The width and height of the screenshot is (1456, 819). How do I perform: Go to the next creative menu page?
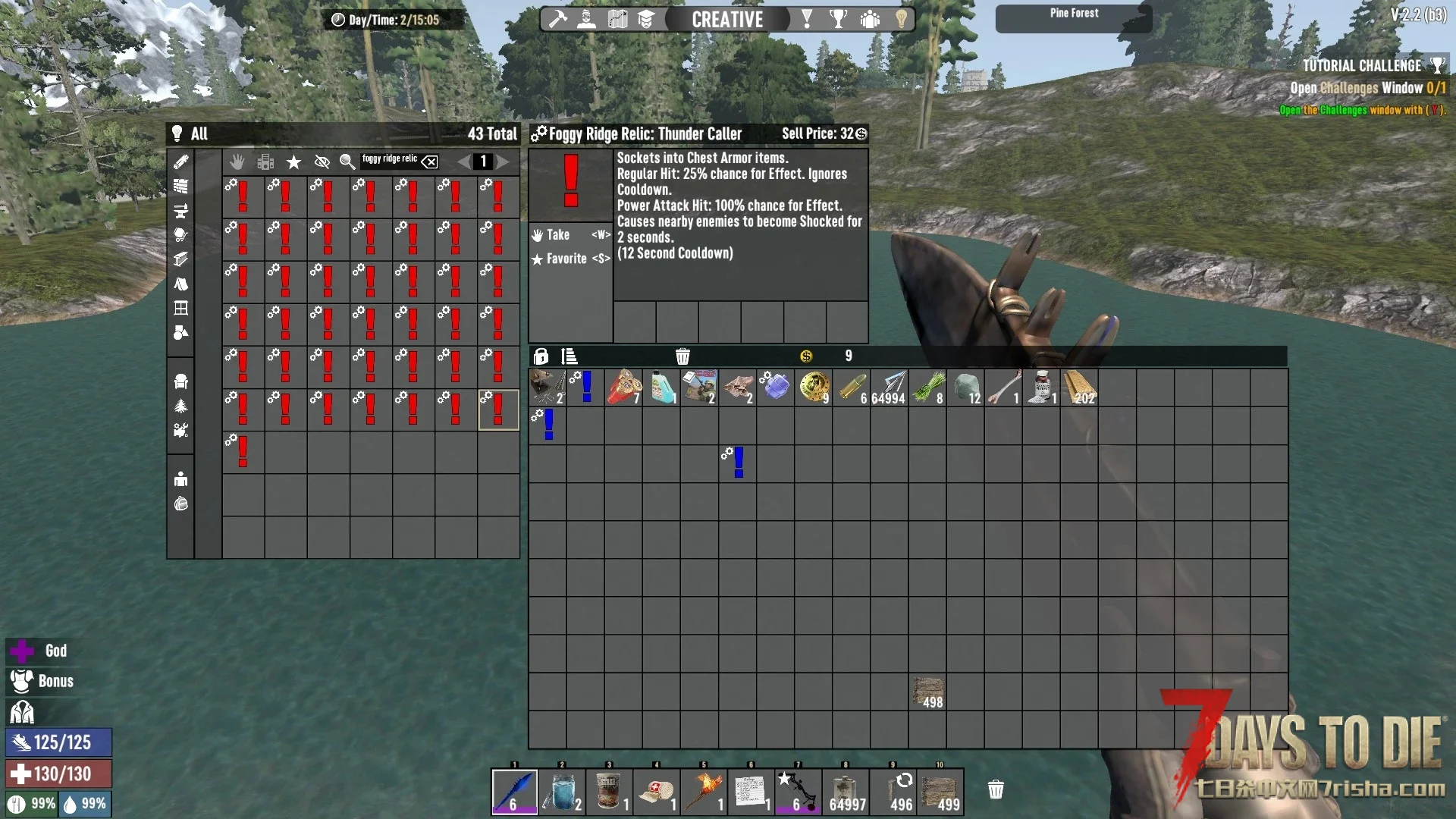tap(503, 162)
